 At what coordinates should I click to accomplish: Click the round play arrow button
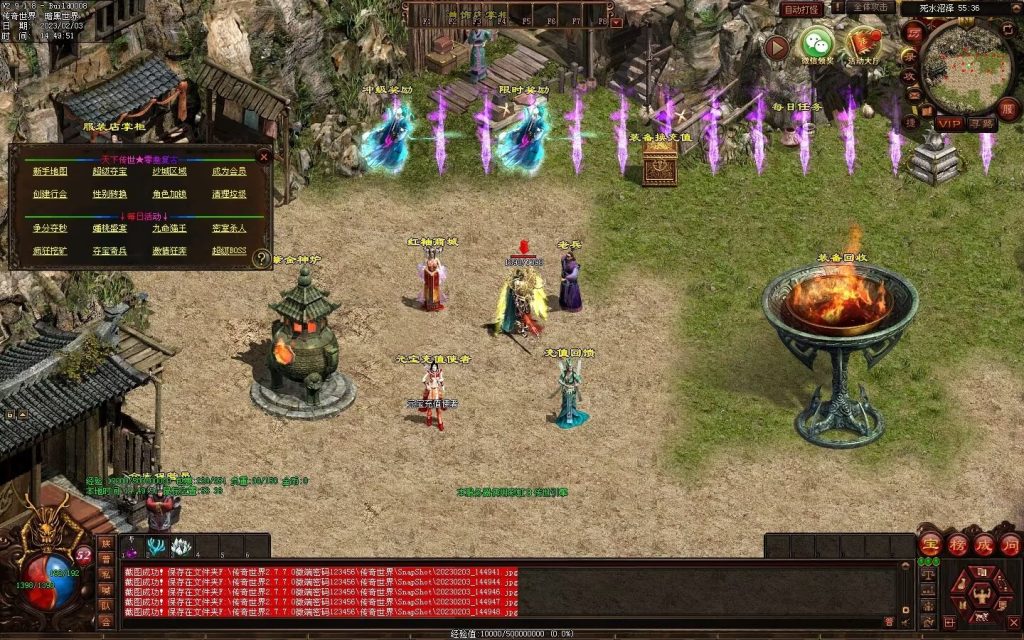pyautogui.click(x=776, y=46)
